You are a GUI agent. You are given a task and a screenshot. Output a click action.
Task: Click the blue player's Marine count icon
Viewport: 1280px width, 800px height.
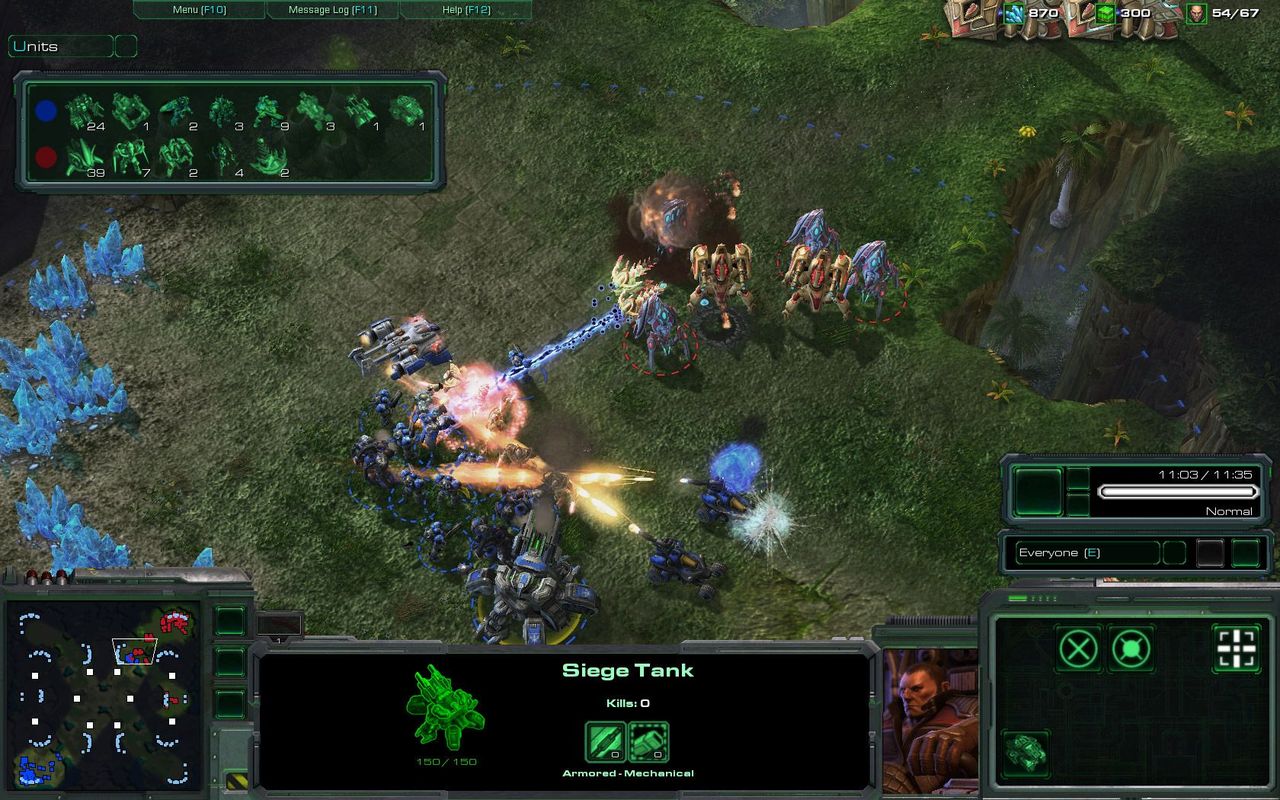coord(84,111)
